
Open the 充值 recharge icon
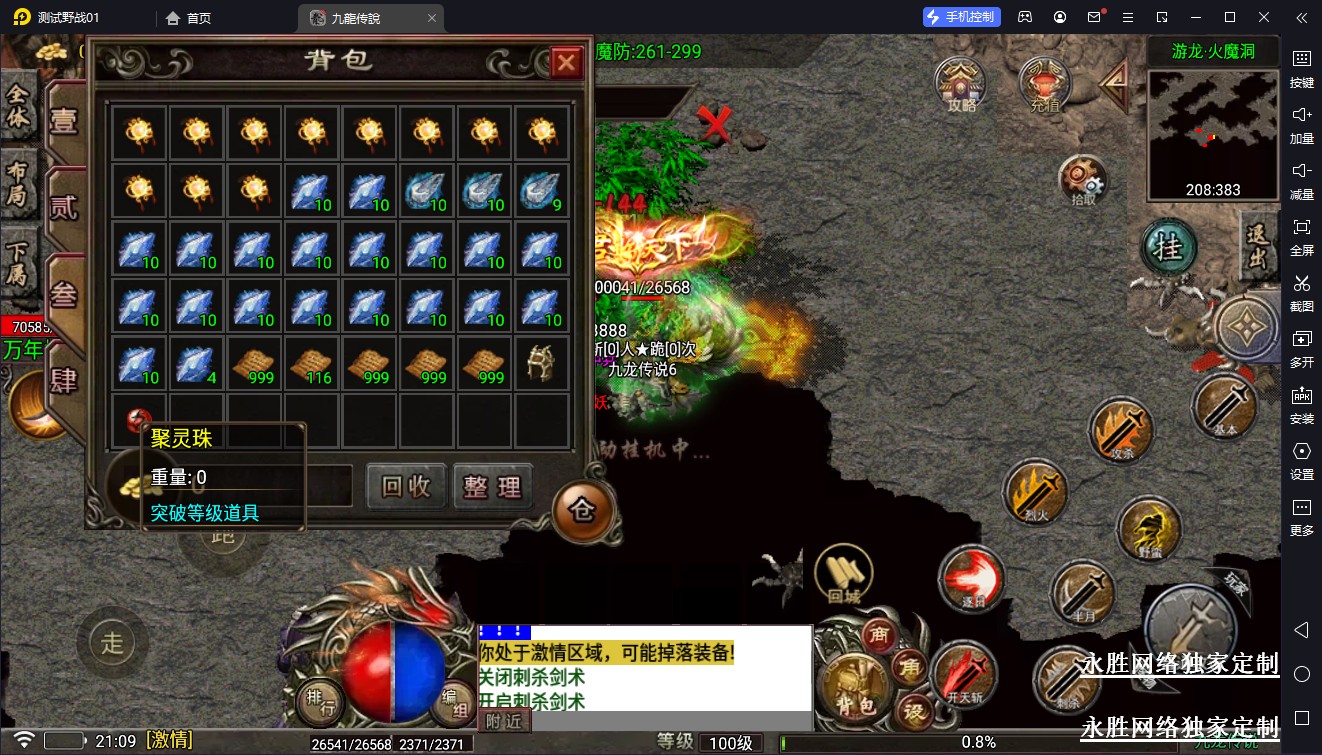pyautogui.click(x=1044, y=83)
